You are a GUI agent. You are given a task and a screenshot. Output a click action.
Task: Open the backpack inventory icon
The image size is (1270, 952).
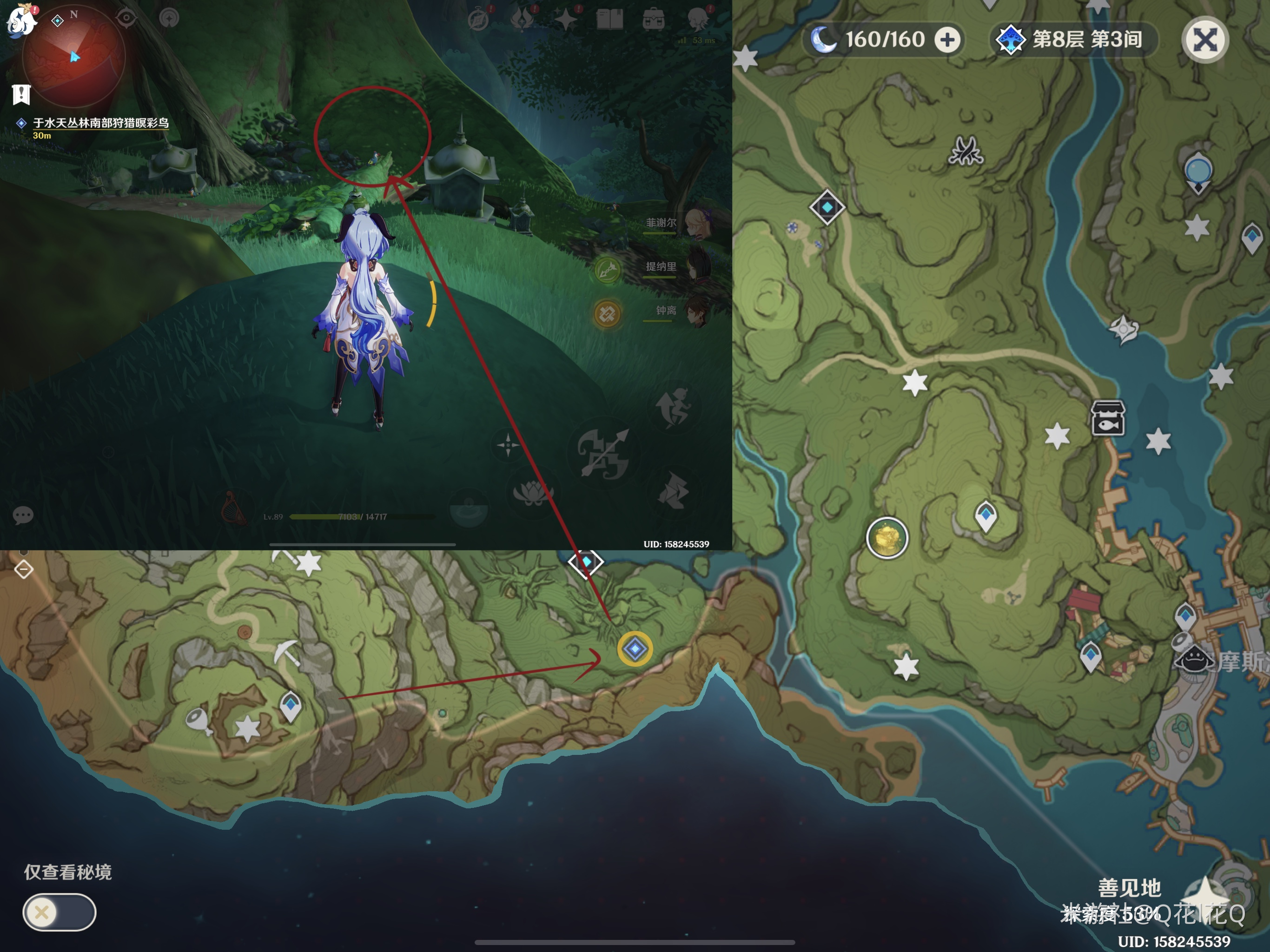[654, 20]
